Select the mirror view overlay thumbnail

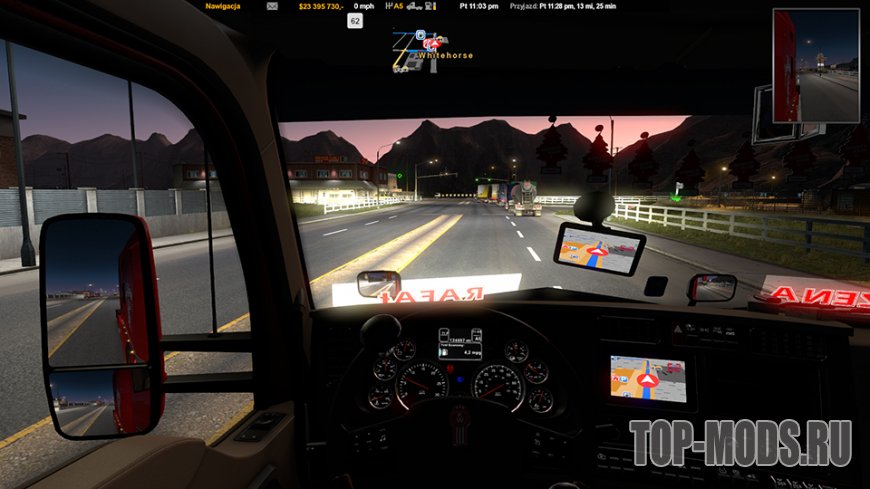coord(815,66)
